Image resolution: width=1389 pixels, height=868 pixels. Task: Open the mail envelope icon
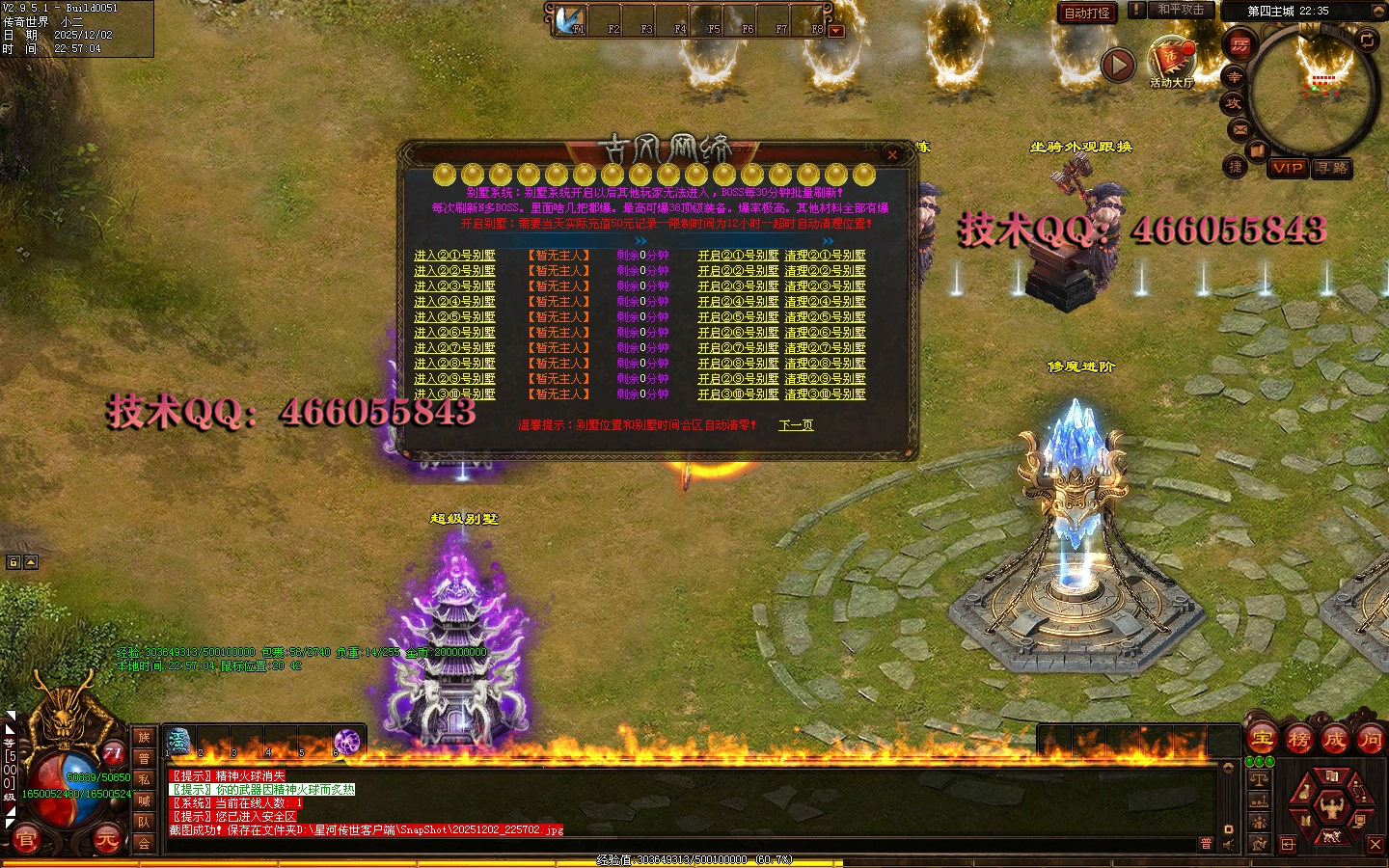1240,129
